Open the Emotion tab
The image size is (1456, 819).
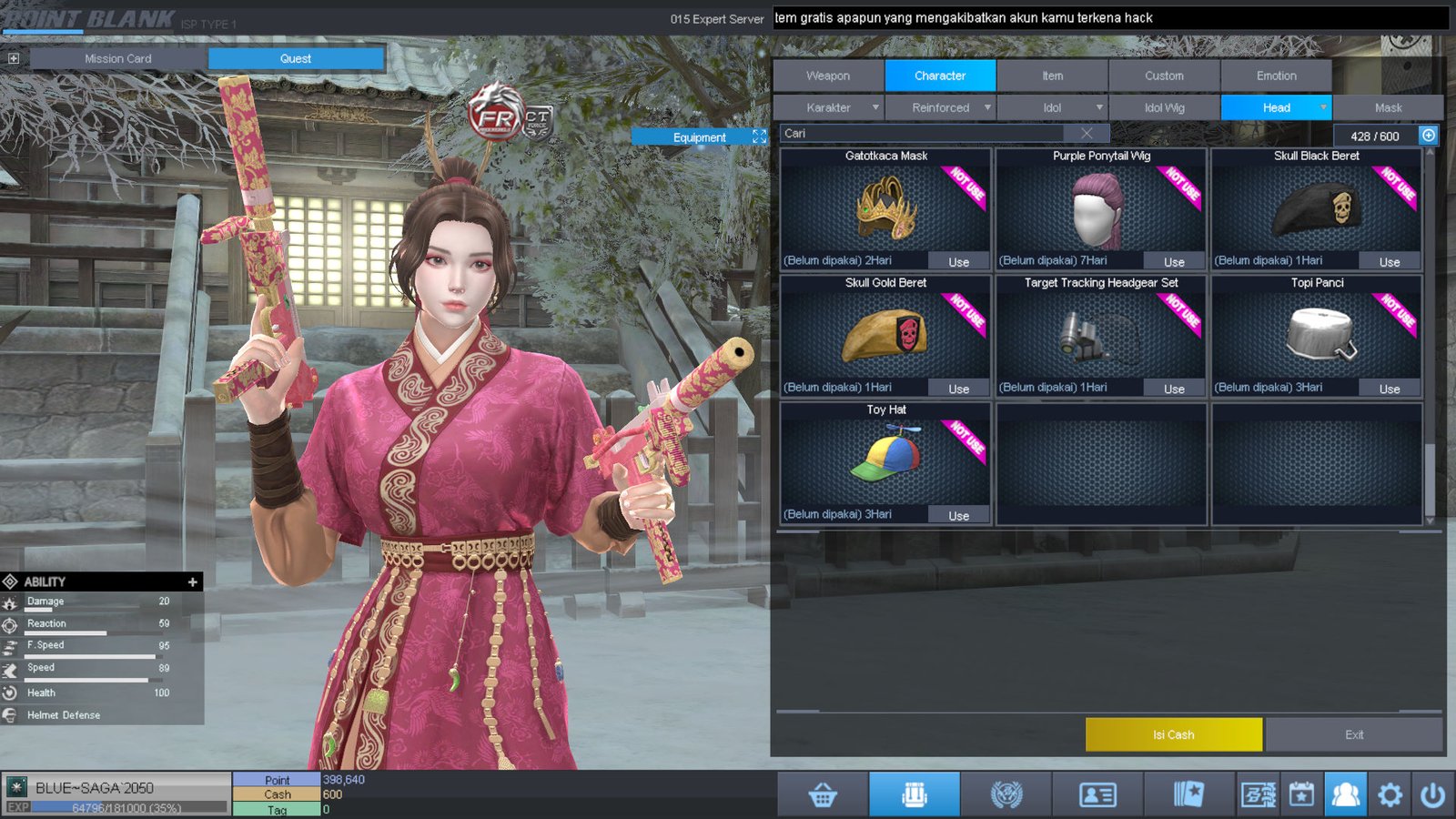pyautogui.click(x=1276, y=76)
